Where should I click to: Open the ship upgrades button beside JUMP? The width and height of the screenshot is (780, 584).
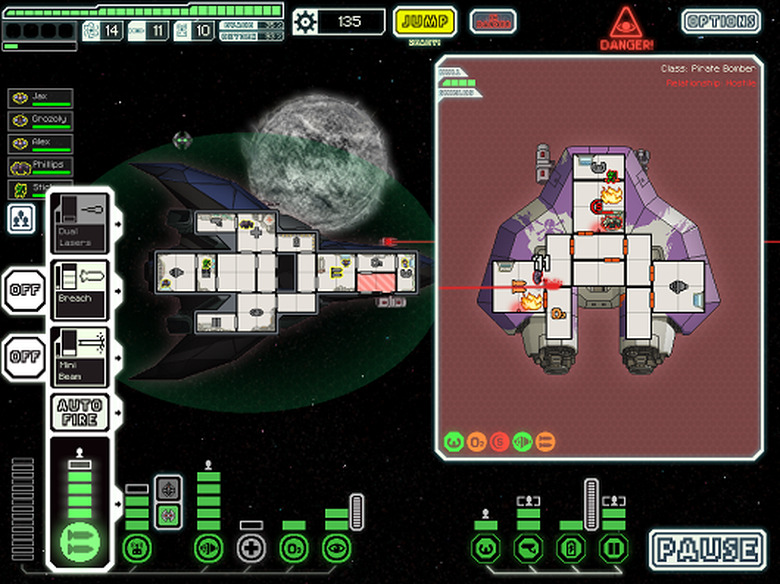tap(492, 21)
